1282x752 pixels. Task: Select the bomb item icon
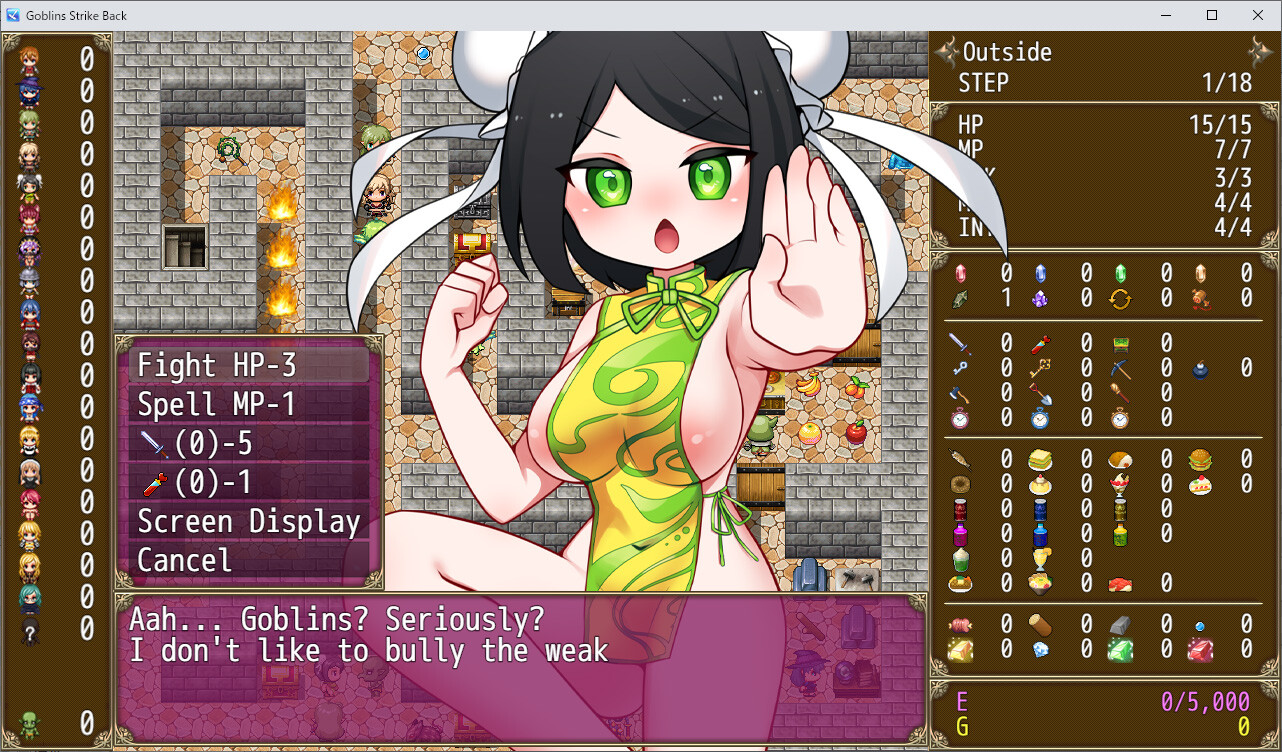(1200, 370)
